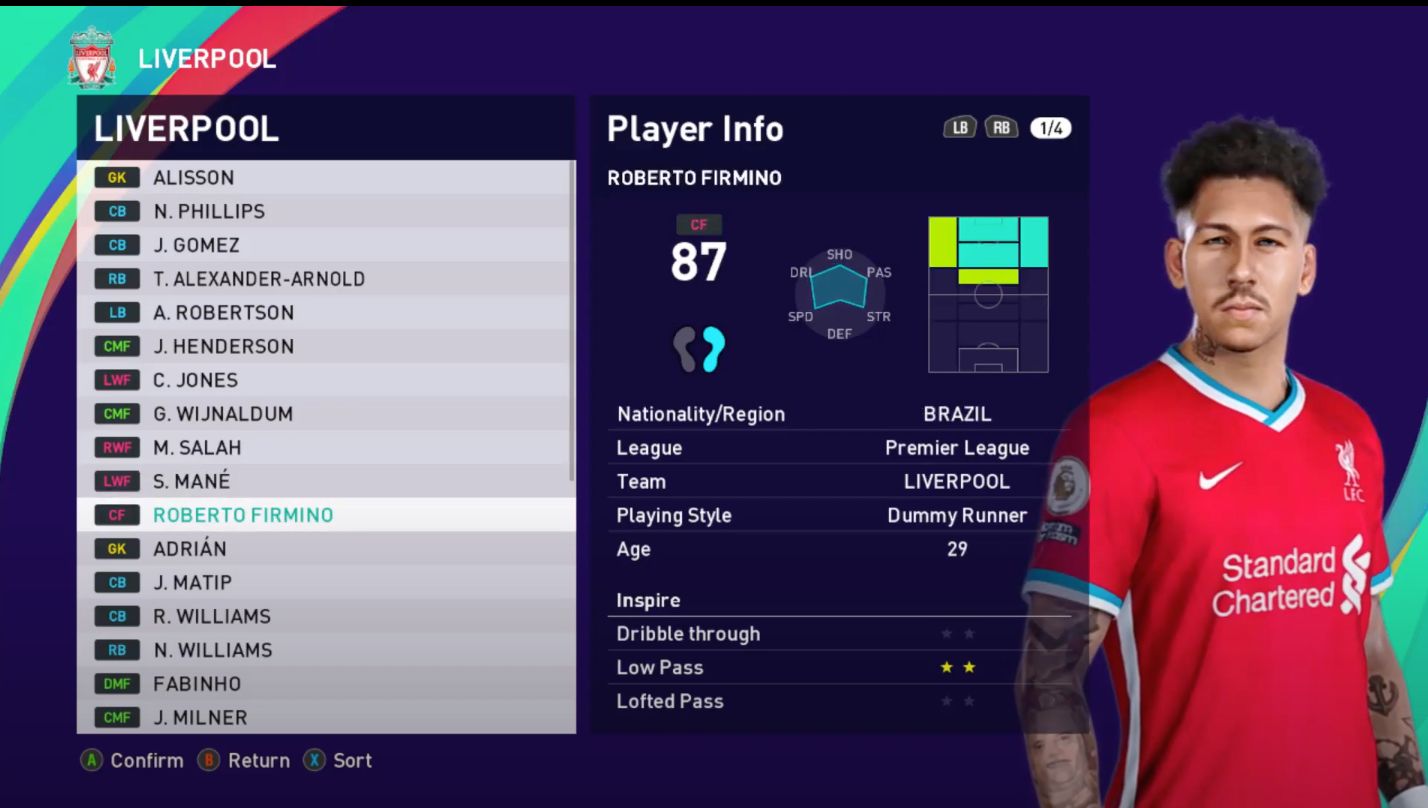Click the CF position badge above rating 87
The width and height of the screenshot is (1428, 808).
click(x=700, y=224)
